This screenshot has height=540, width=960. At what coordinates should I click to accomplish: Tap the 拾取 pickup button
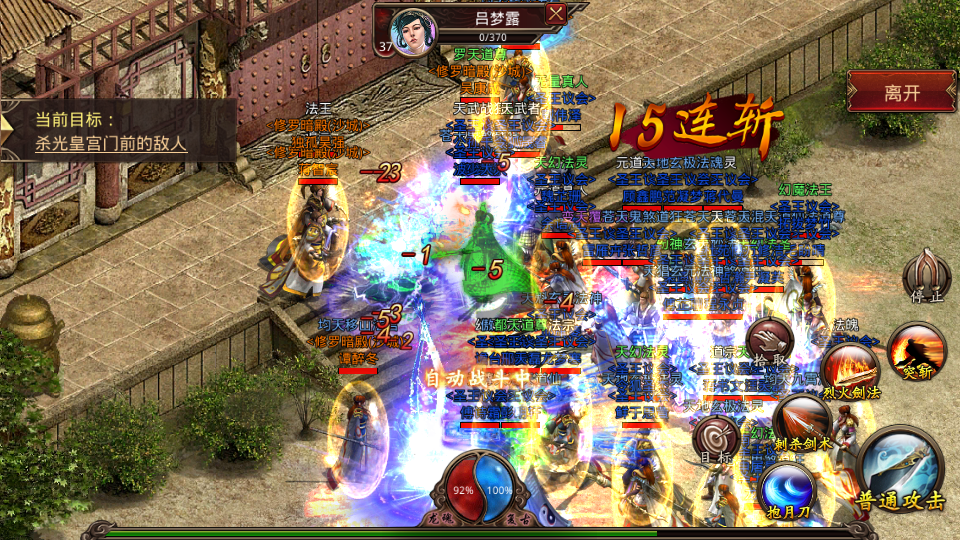pyautogui.click(x=770, y=342)
